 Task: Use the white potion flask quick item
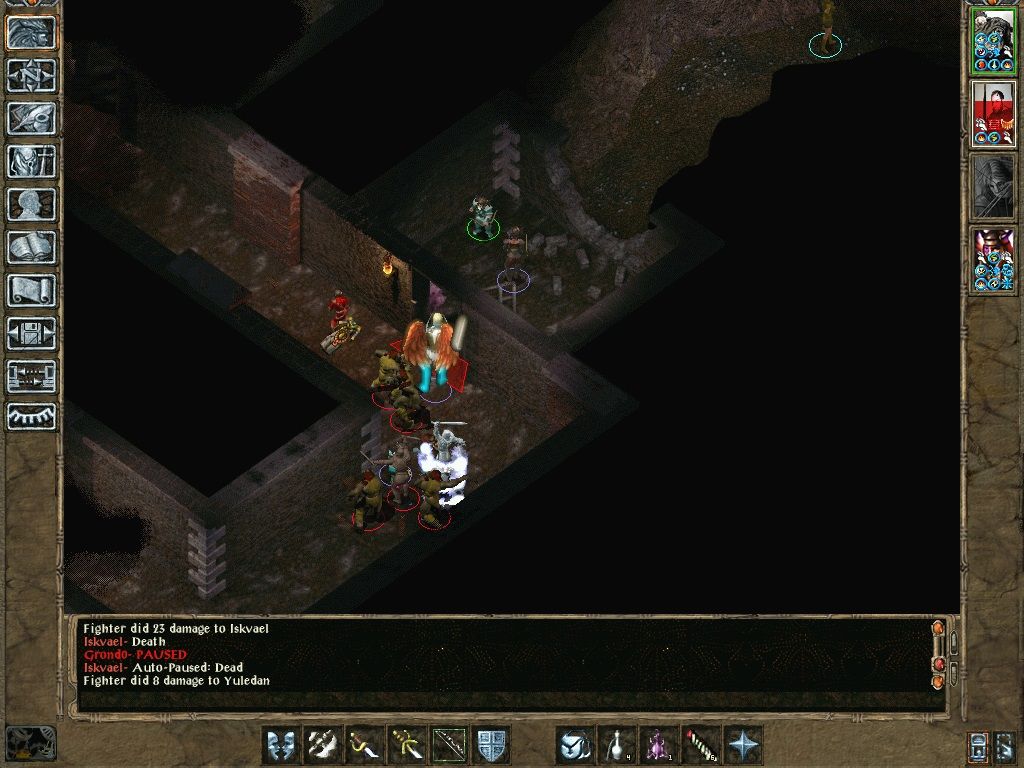617,745
